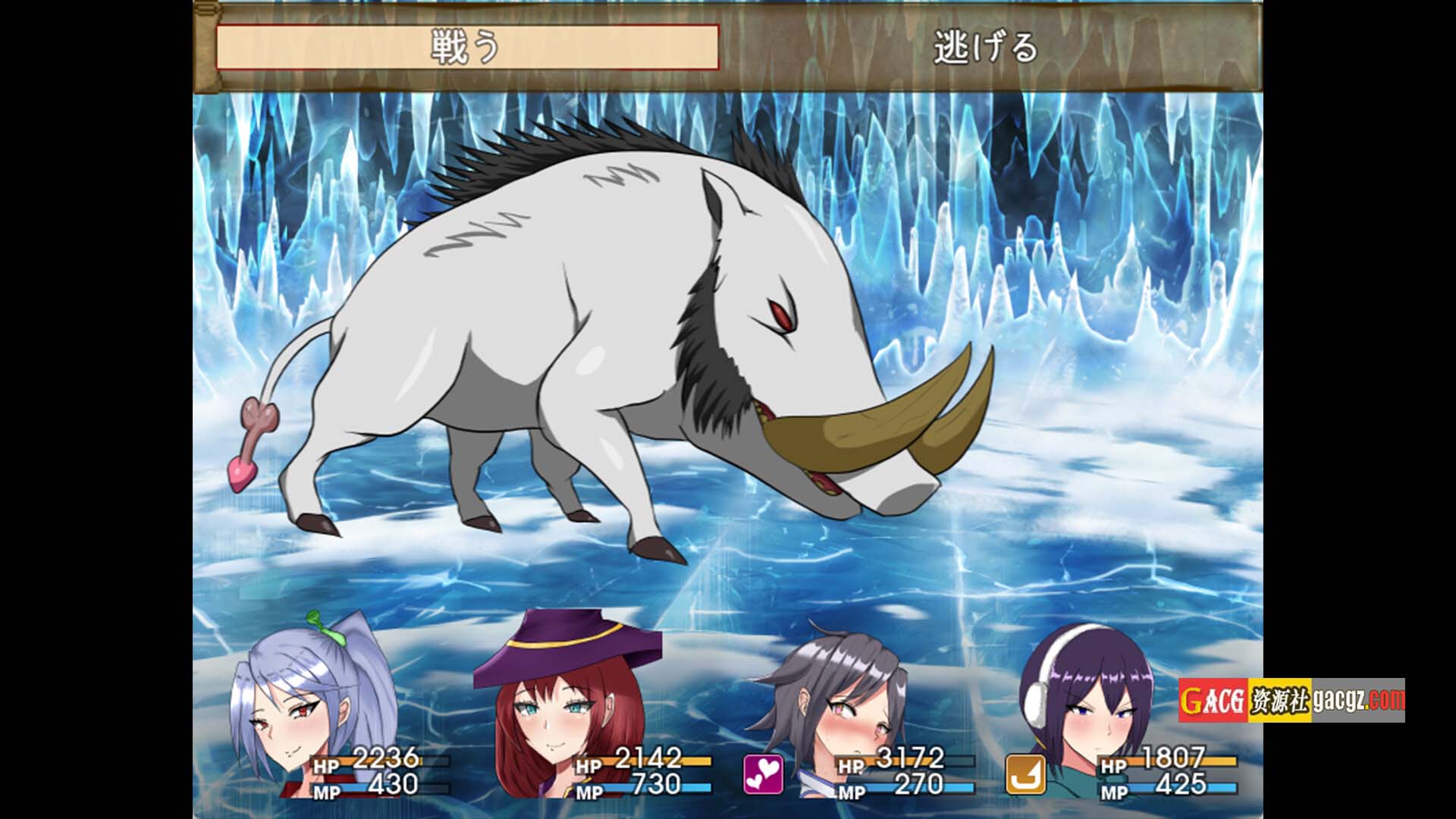Image resolution: width=1456 pixels, height=819 pixels.
Task: Open the gacgz.com watermark link
Action: (1291, 700)
